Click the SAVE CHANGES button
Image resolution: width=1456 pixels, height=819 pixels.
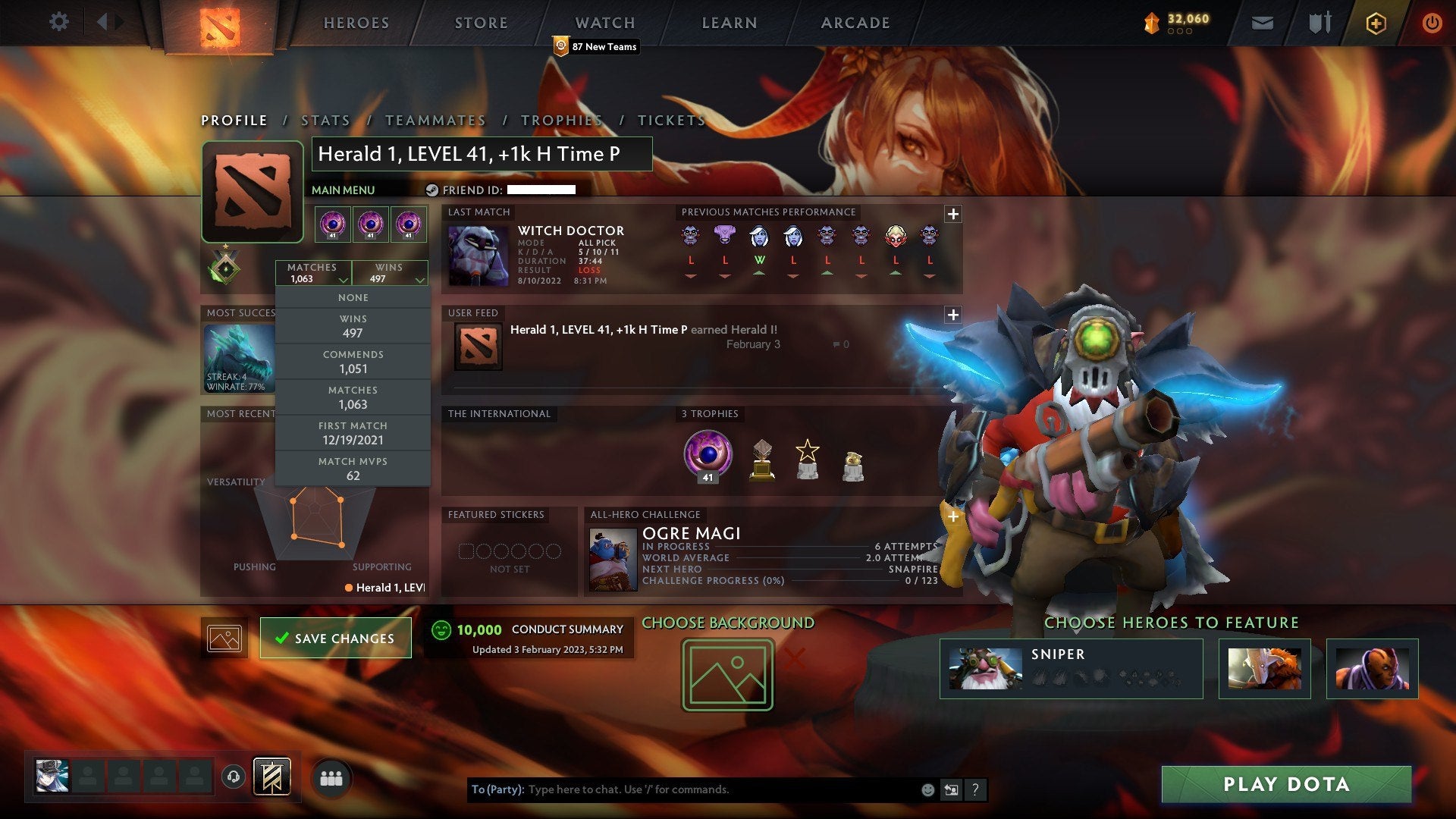click(x=334, y=638)
